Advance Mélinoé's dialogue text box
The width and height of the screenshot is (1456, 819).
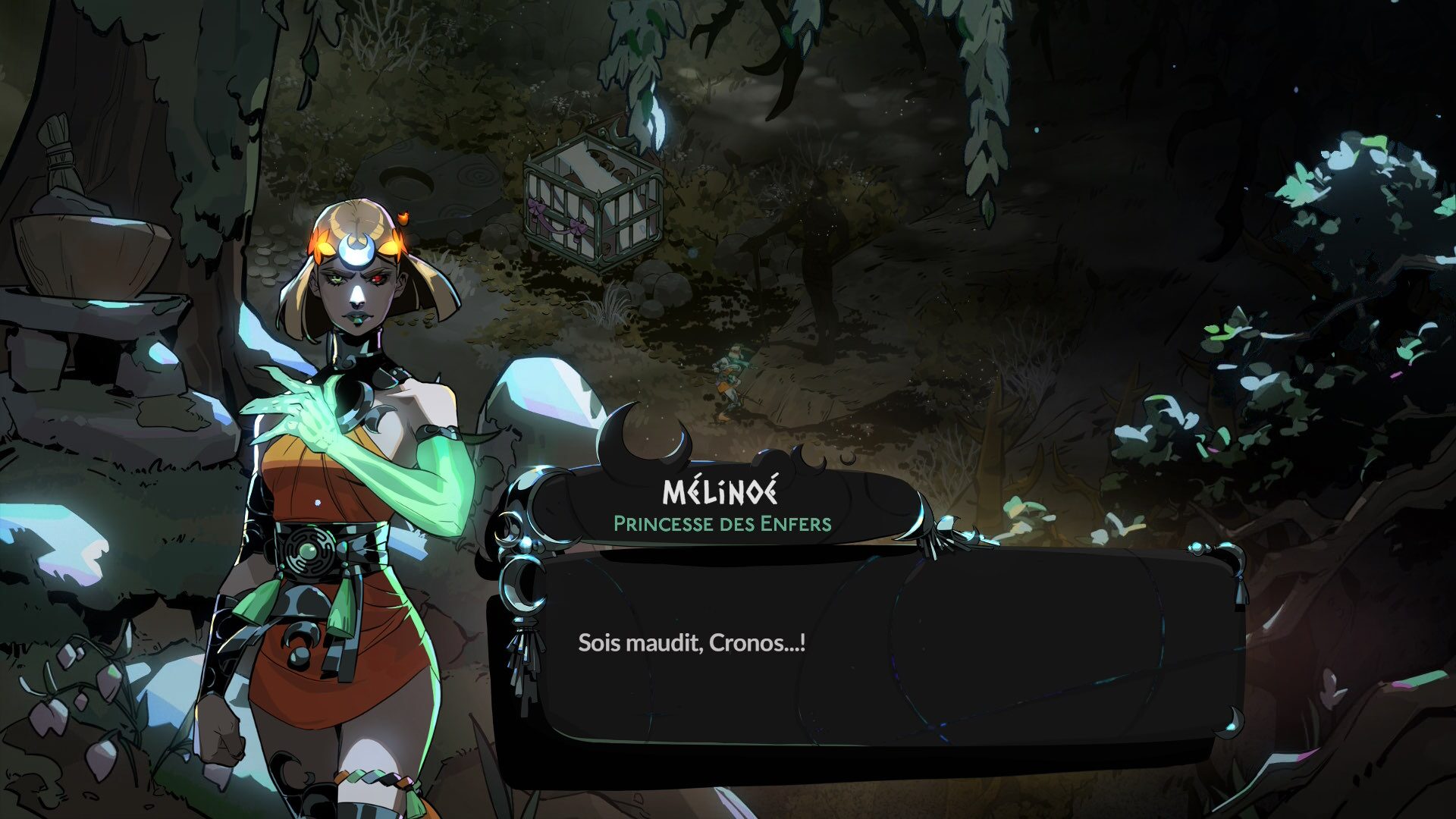tap(864, 645)
